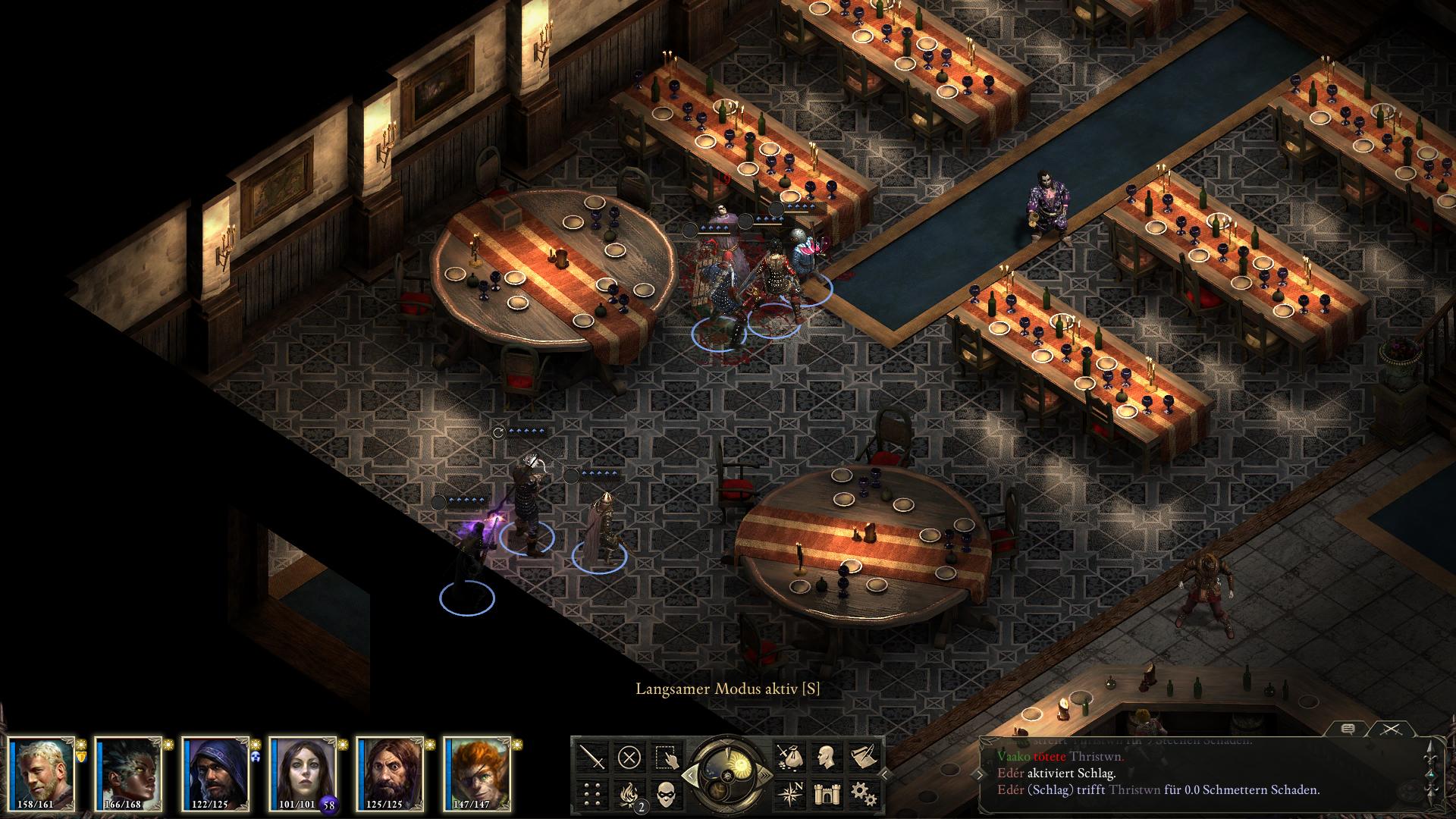
Task: Cancel the current action with the X icon
Action: 629,757
